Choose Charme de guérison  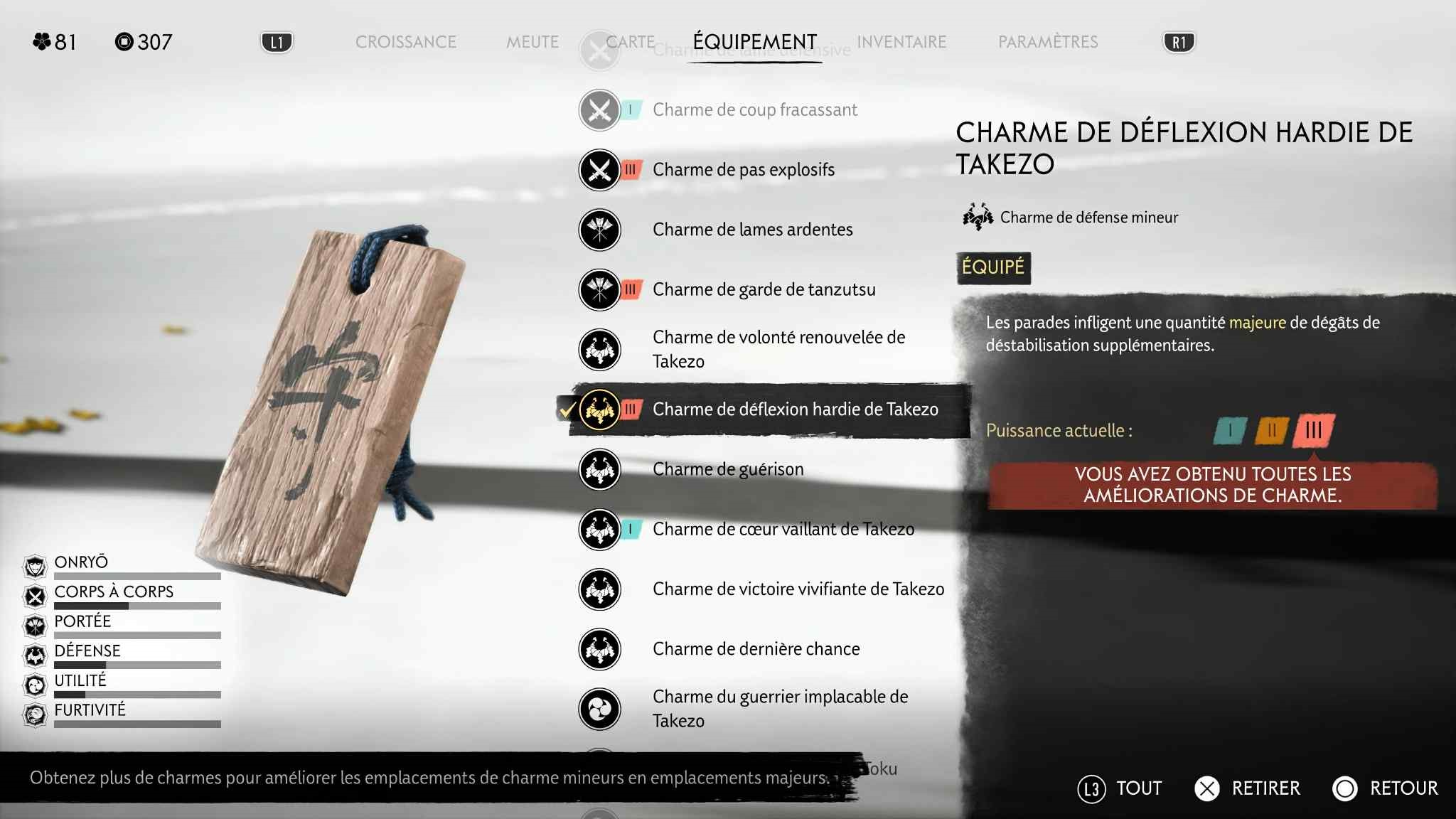728,469
